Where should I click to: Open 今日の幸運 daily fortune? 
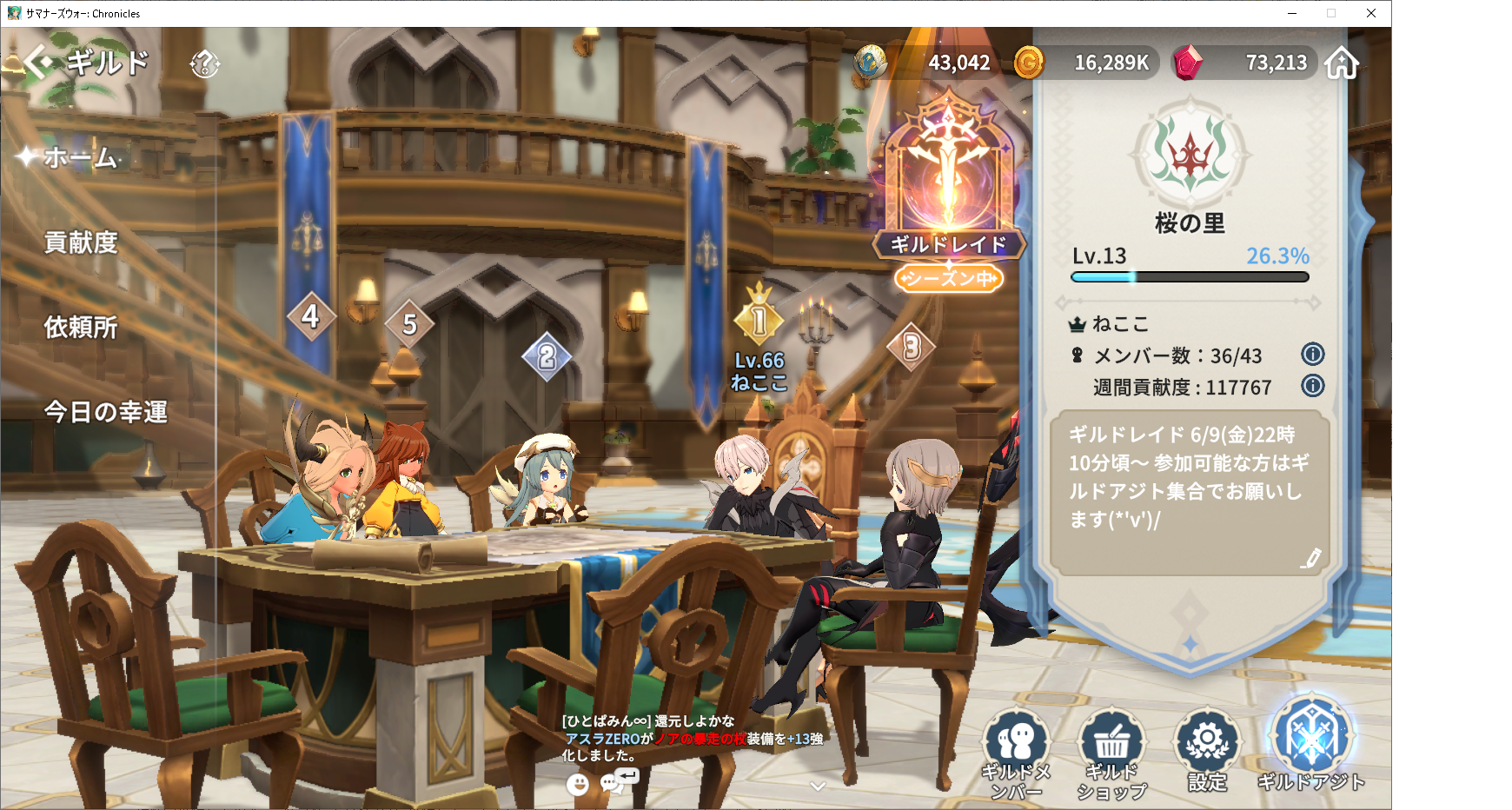pos(105,411)
